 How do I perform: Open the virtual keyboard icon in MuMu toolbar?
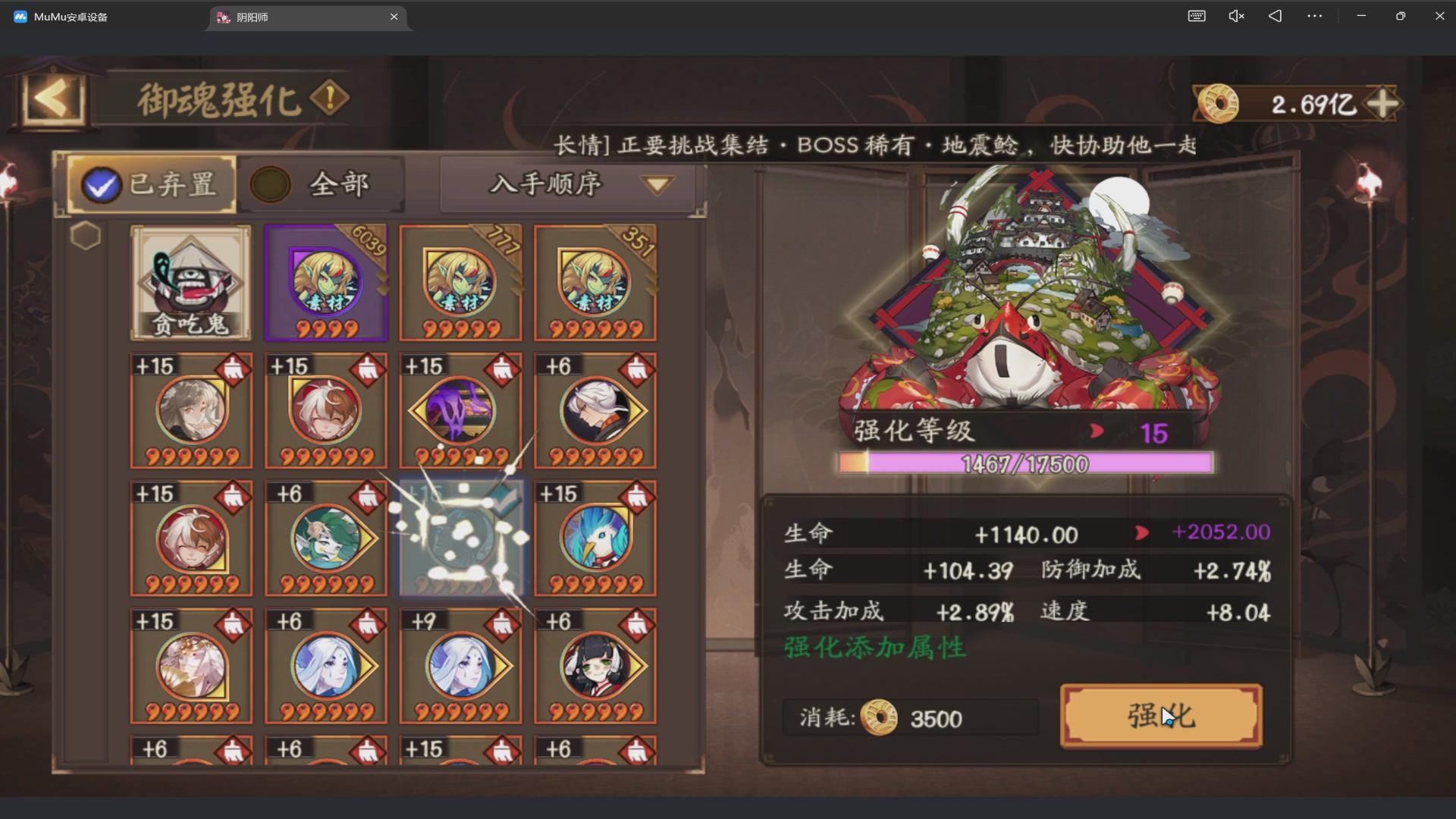pyautogui.click(x=1197, y=15)
